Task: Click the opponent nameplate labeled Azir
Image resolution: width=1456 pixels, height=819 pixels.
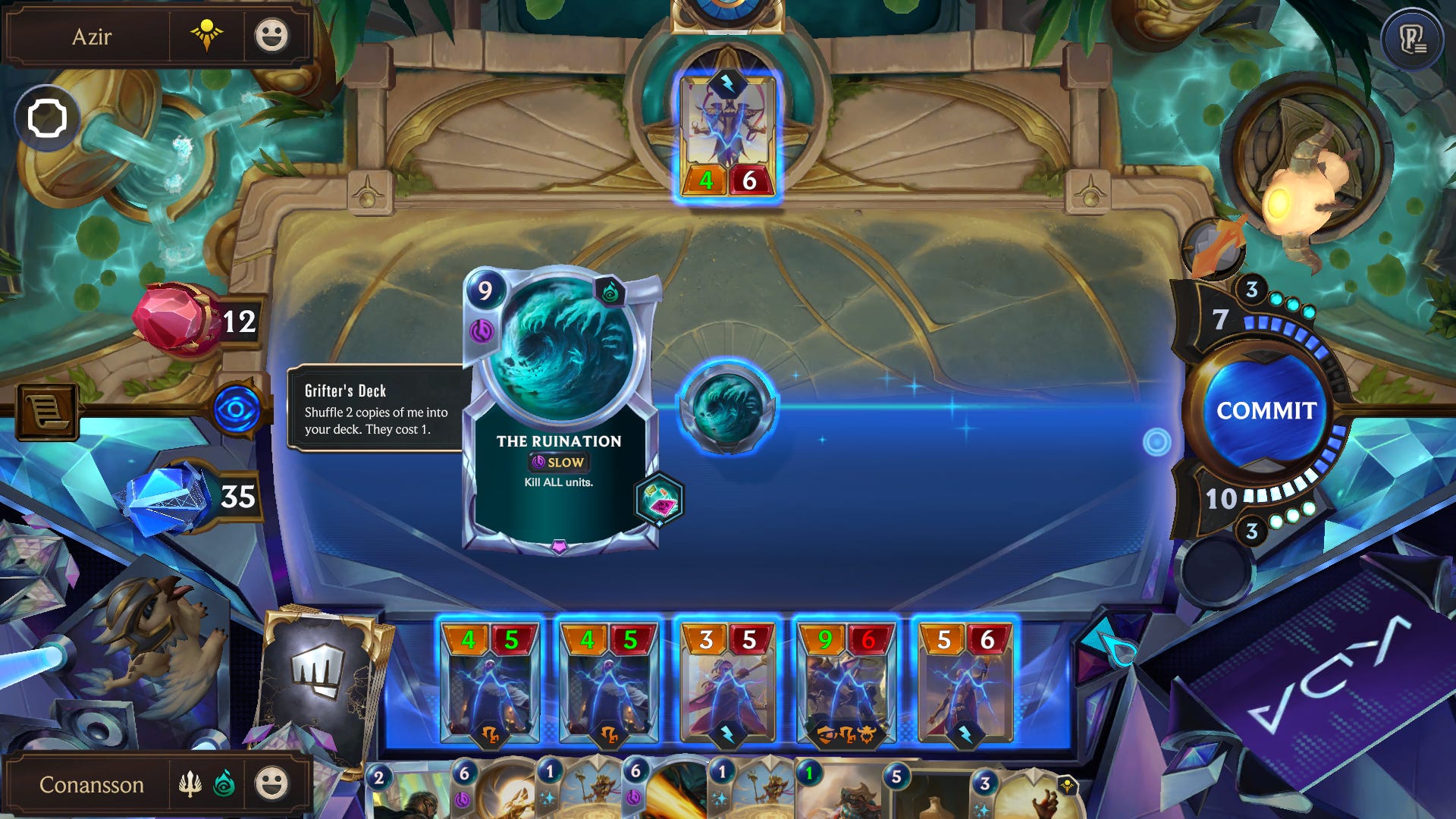Action: click(99, 37)
